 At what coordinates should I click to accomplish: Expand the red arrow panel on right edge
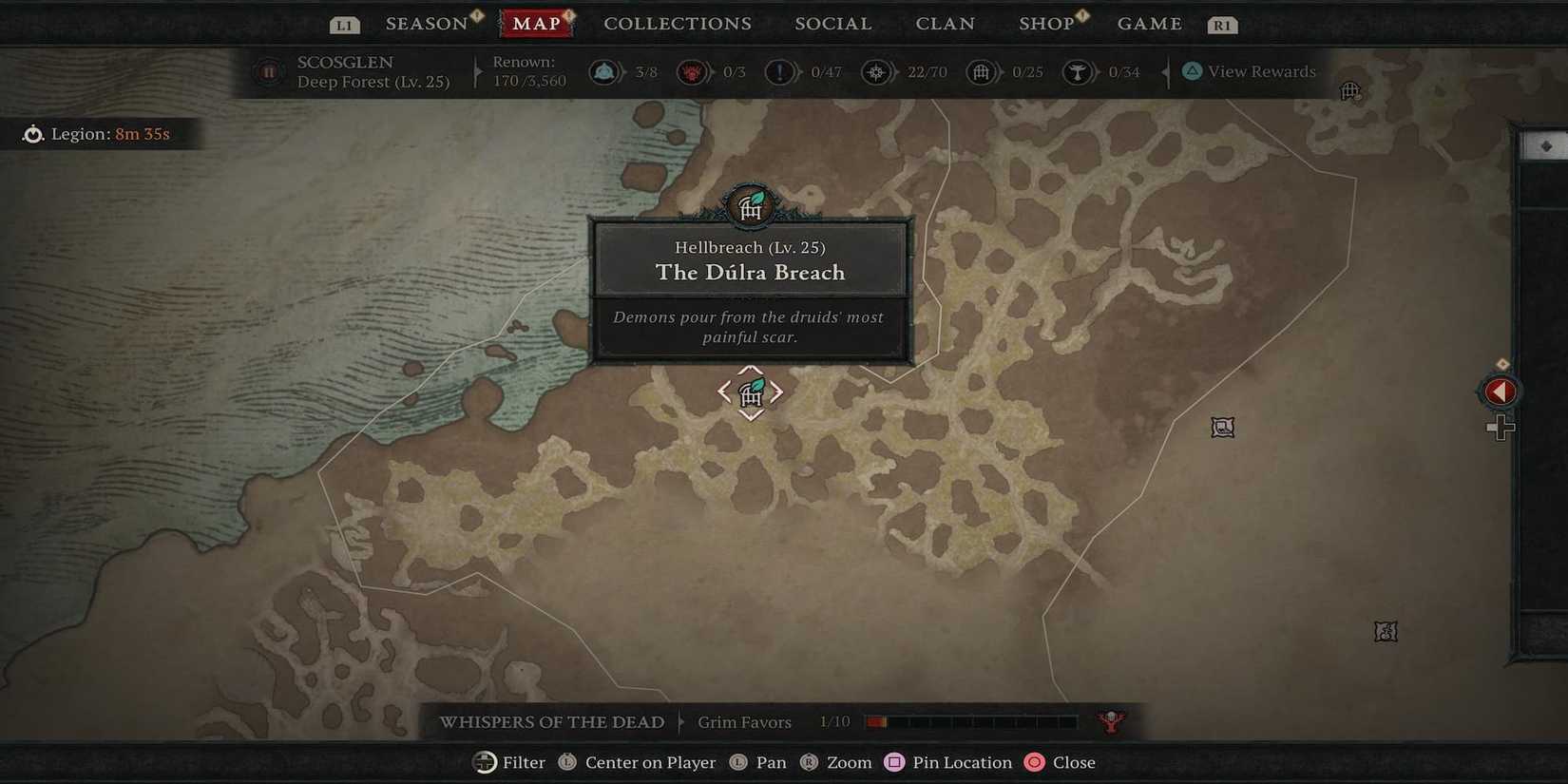pyautogui.click(x=1499, y=391)
